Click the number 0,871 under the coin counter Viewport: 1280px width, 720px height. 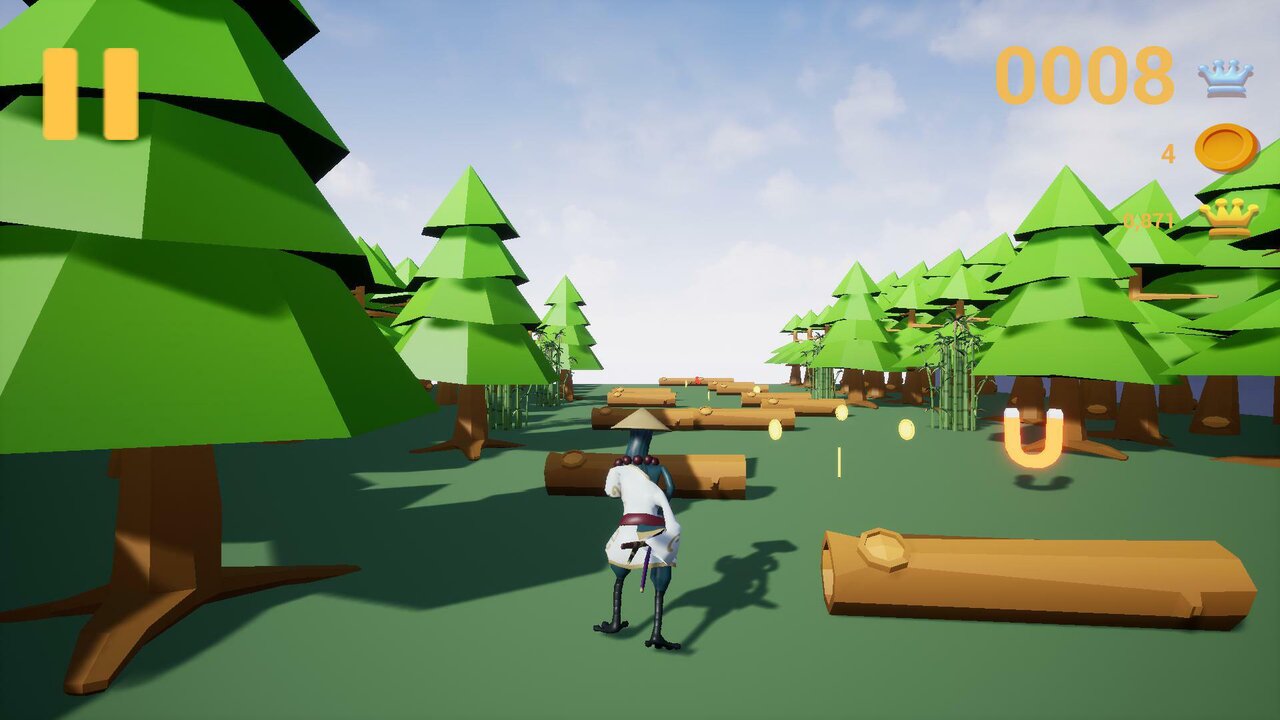coord(1151,217)
